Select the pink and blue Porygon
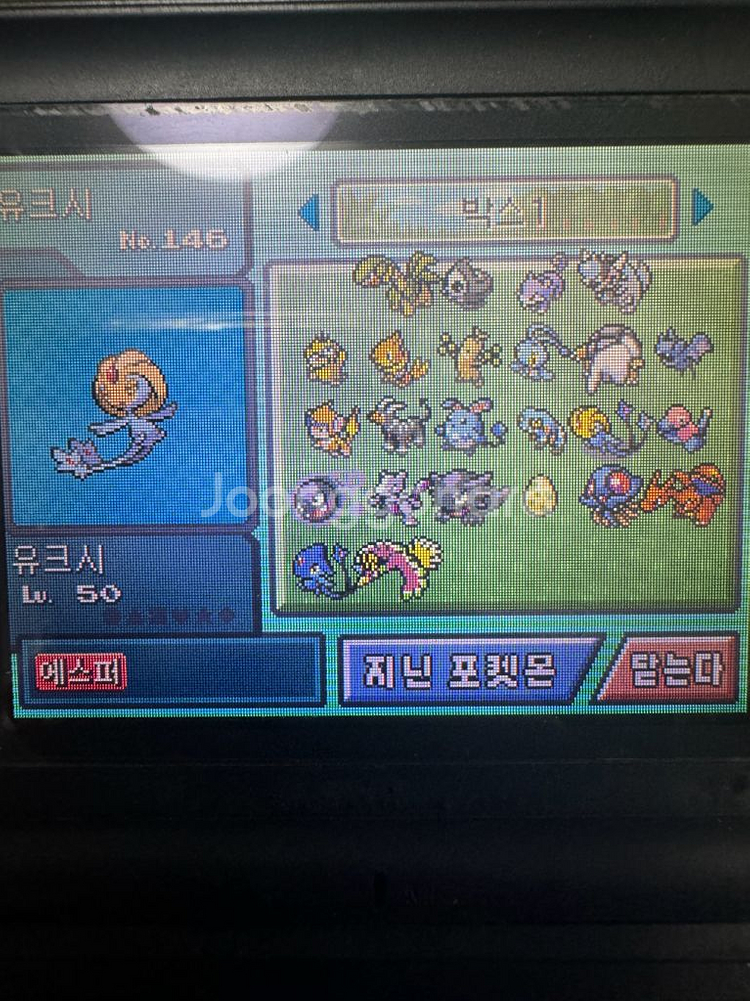This screenshot has width=750, height=1001. point(684,425)
